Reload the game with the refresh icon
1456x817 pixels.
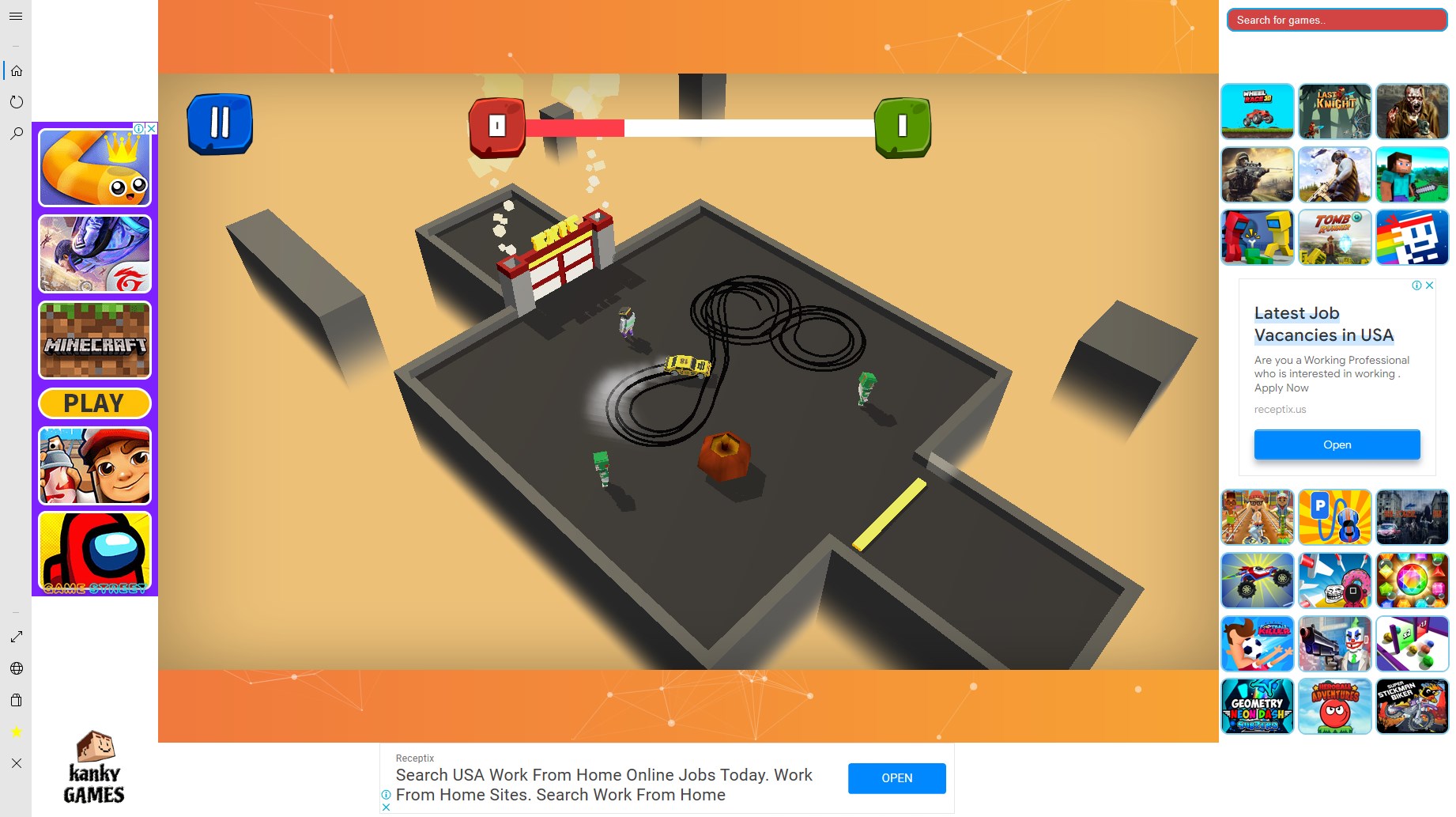click(16, 101)
